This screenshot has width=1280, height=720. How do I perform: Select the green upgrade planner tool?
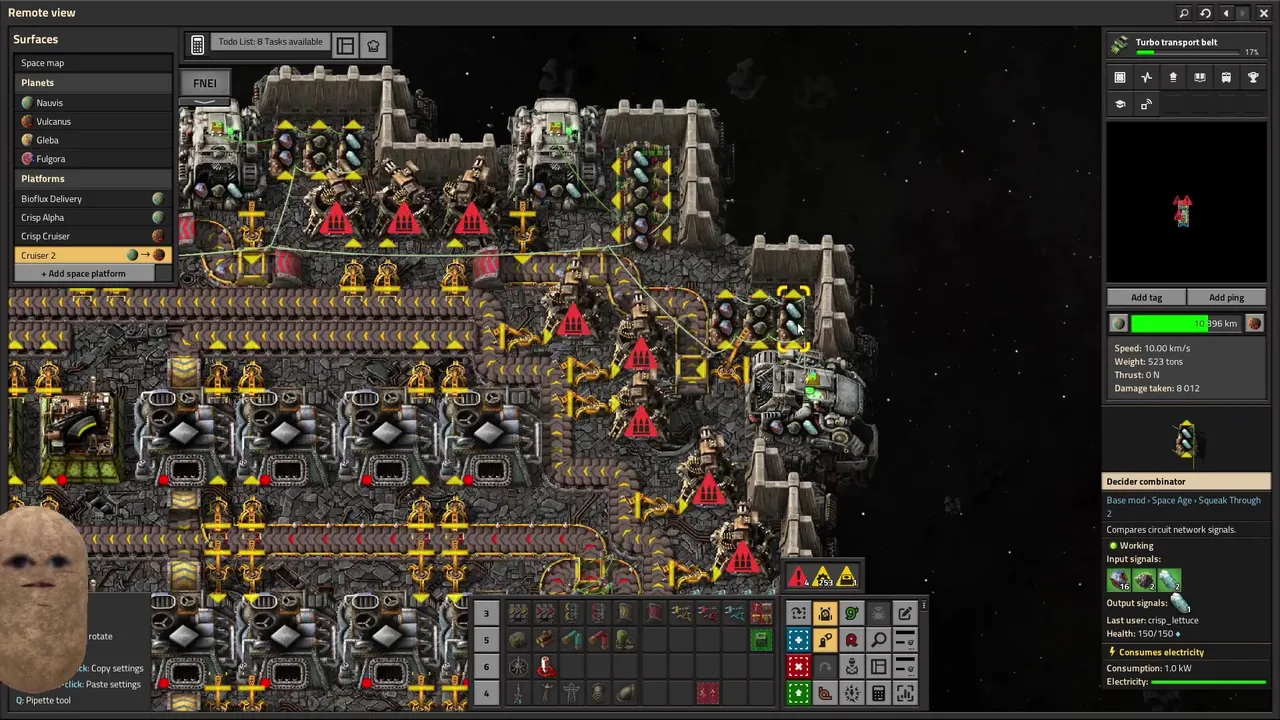(x=798, y=693)
